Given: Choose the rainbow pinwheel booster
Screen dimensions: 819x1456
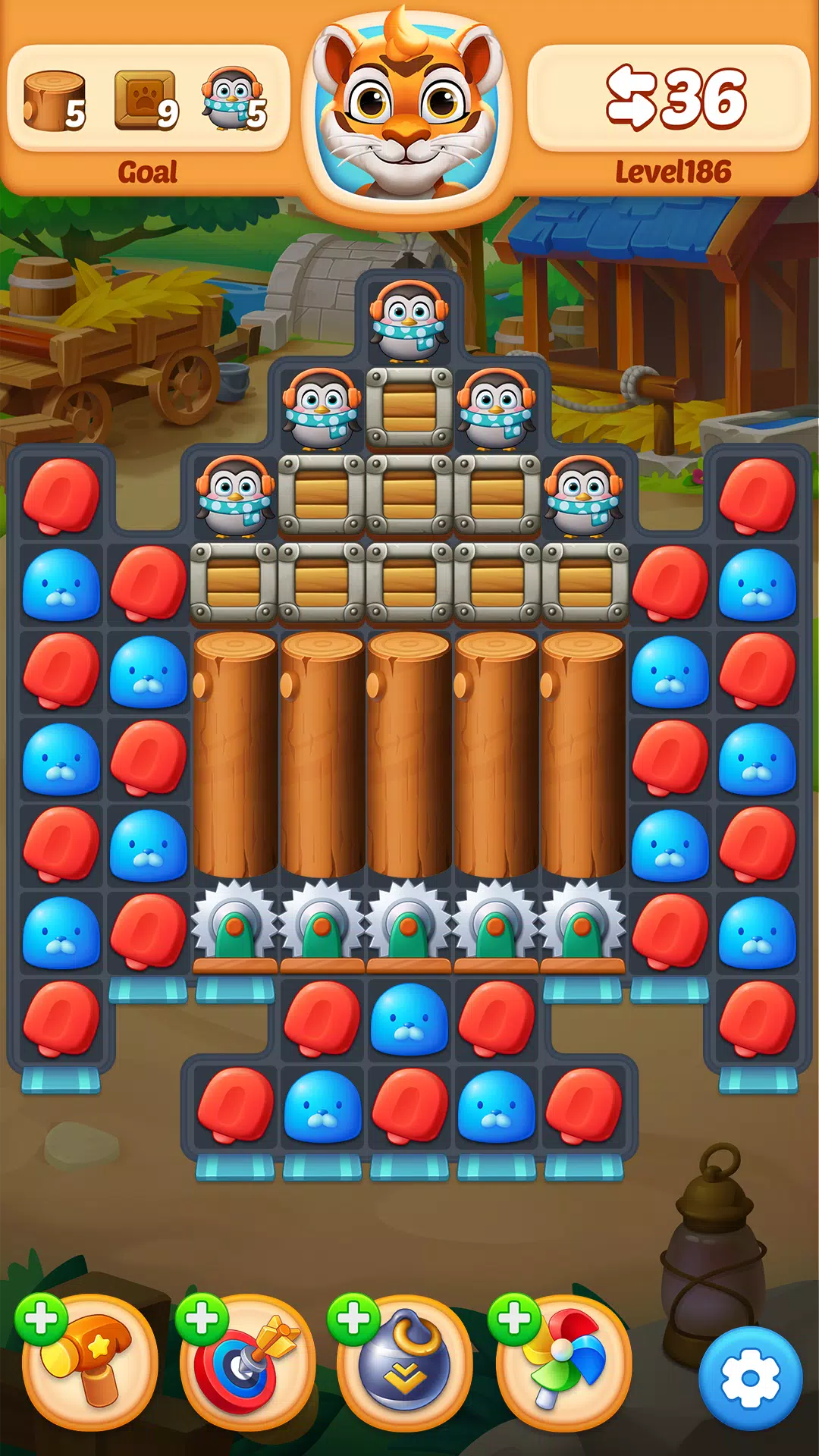Looking at the screenshot, I should coord(563,1361).
